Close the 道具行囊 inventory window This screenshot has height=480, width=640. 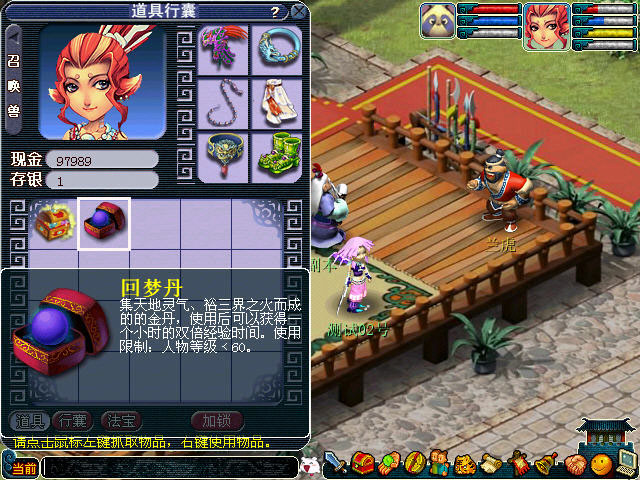(x=298, y=12)
